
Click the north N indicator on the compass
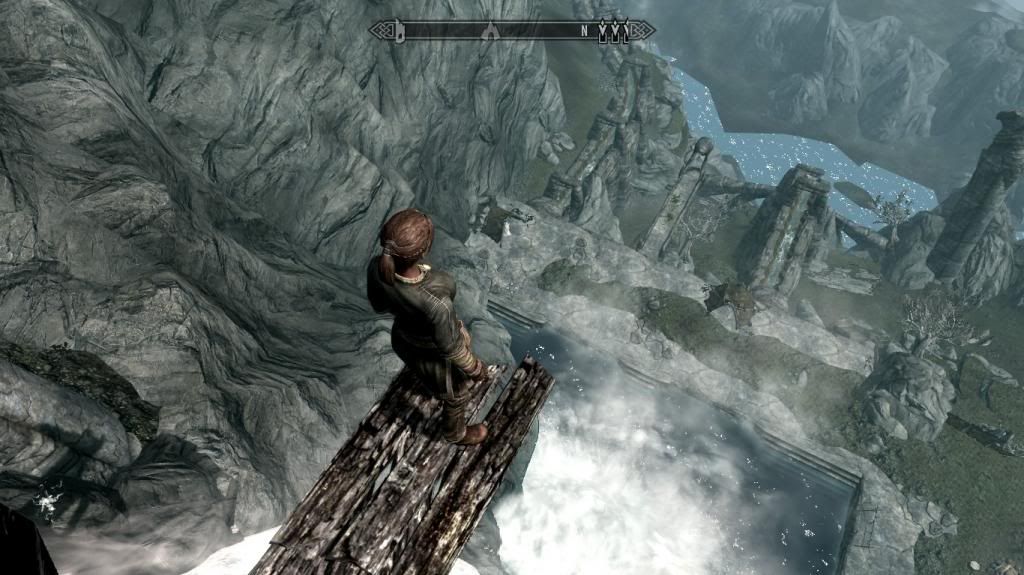[584, 31]
